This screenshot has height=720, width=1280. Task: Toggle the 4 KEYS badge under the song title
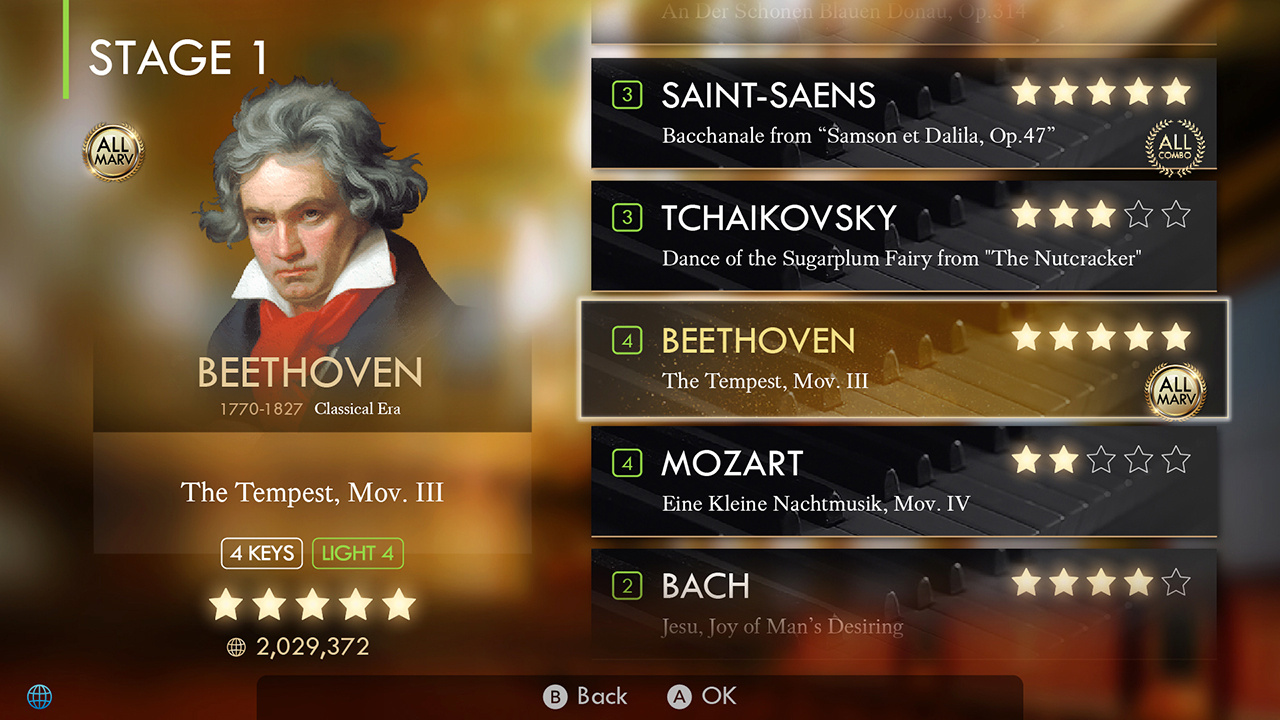click(261, 553)
